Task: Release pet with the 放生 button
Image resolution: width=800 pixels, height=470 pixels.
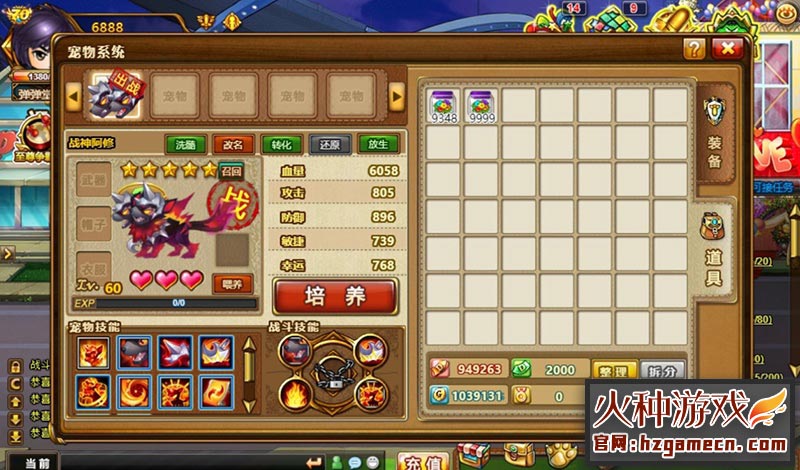Action: 378,144
